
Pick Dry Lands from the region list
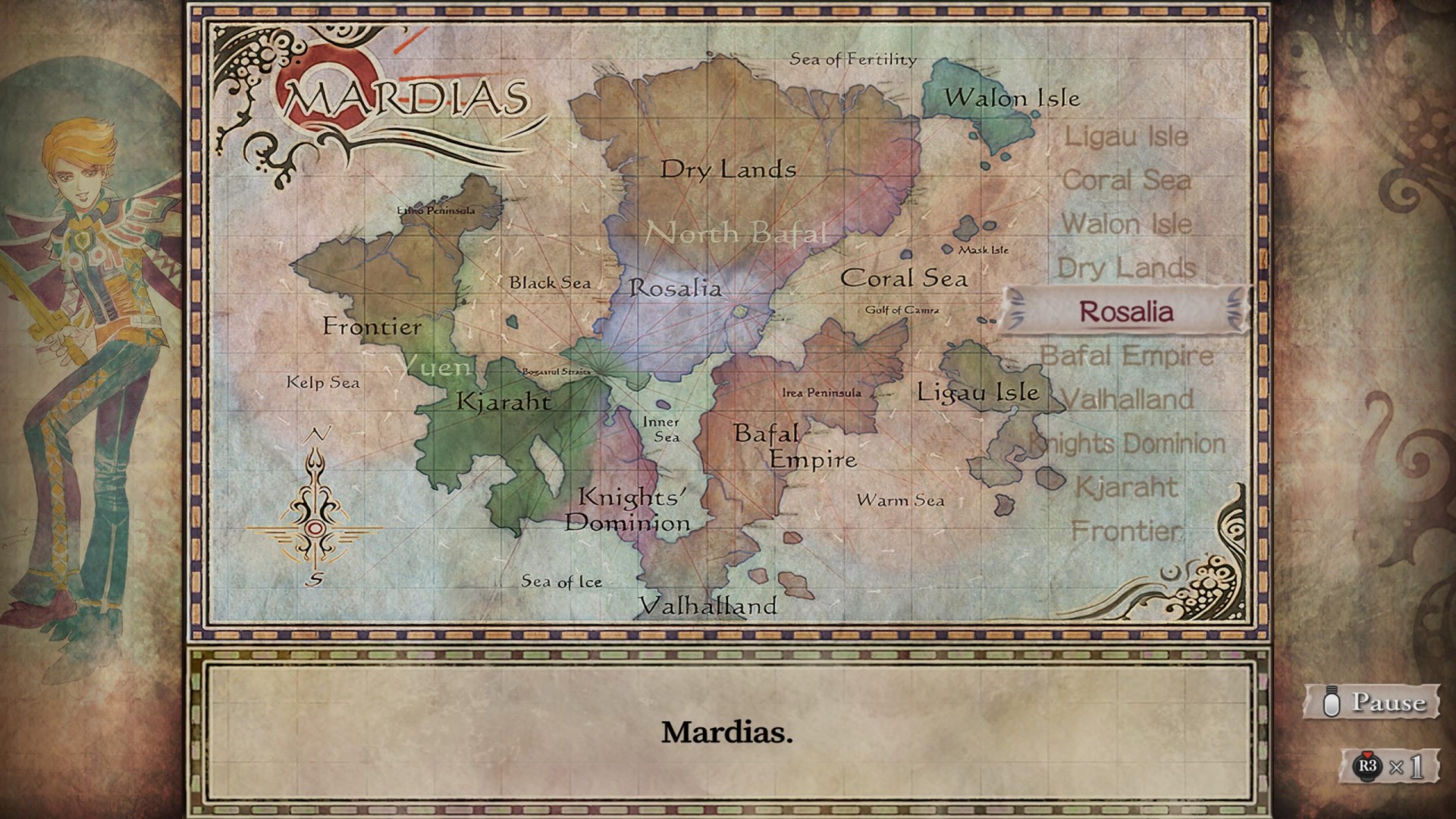point(1126,268)
